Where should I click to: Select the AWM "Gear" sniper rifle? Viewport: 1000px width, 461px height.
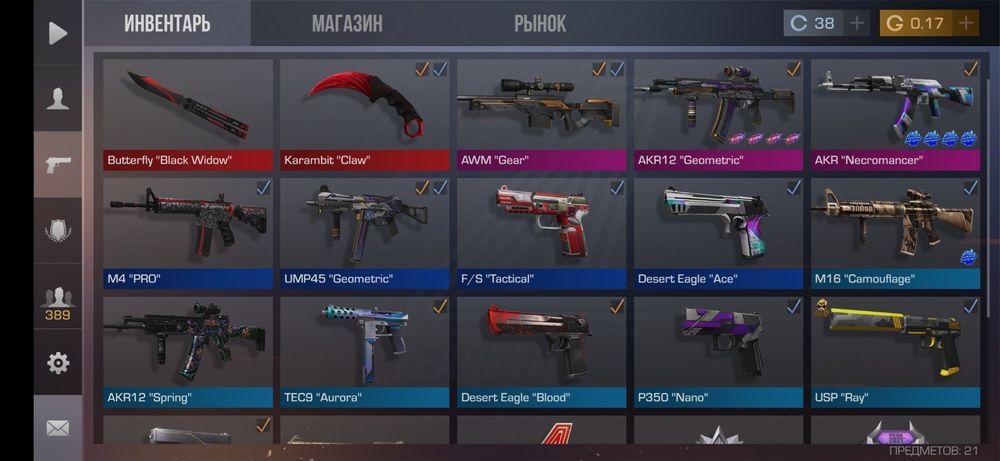click(x=542, y=113)
